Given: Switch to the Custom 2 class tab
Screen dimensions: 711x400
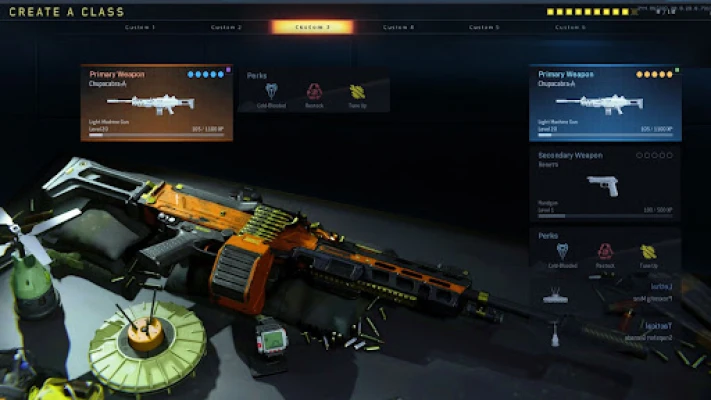Looking at the screenshot, I should (226, 27).
